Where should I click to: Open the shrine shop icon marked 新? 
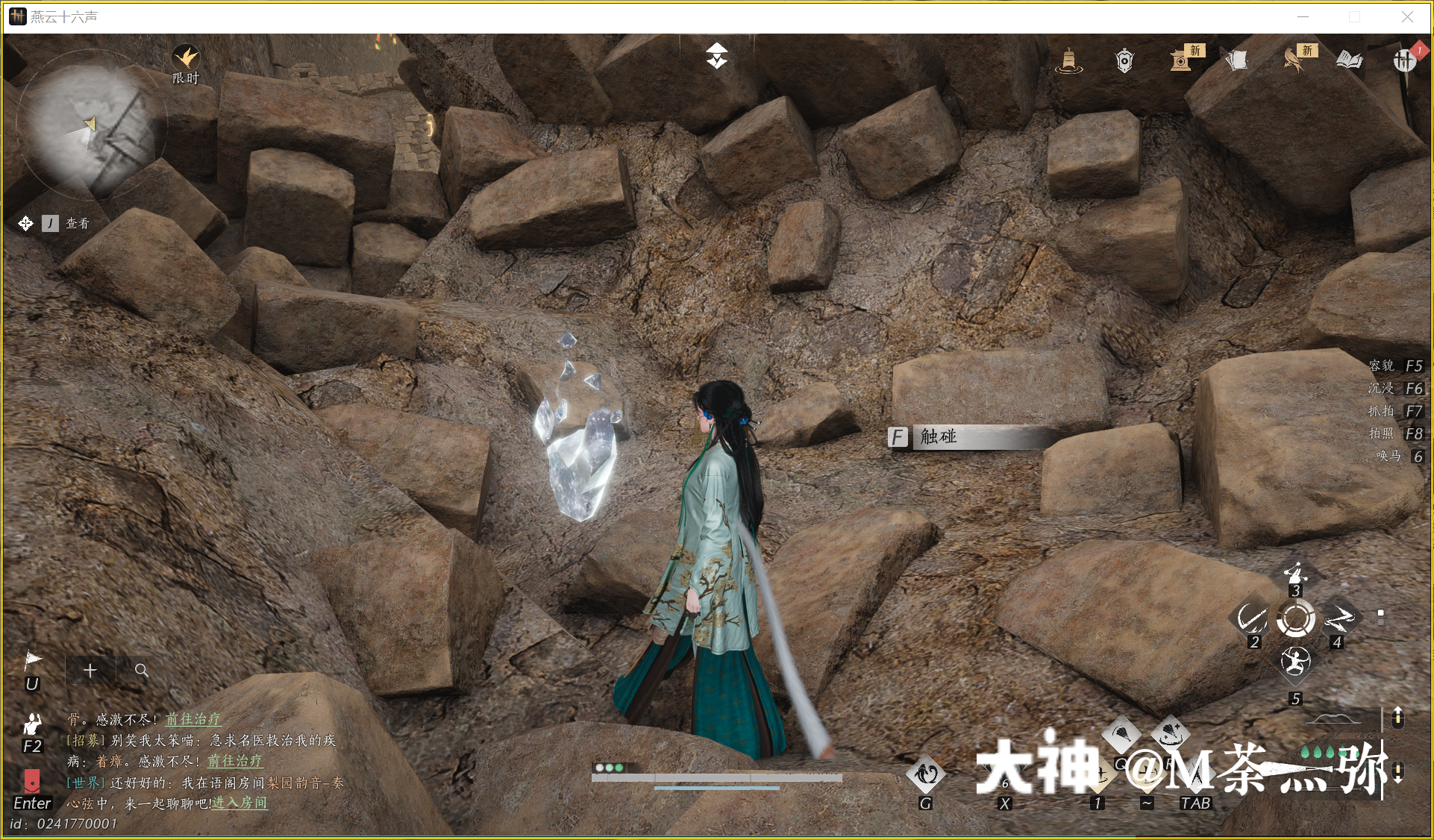pos(1181,60)
